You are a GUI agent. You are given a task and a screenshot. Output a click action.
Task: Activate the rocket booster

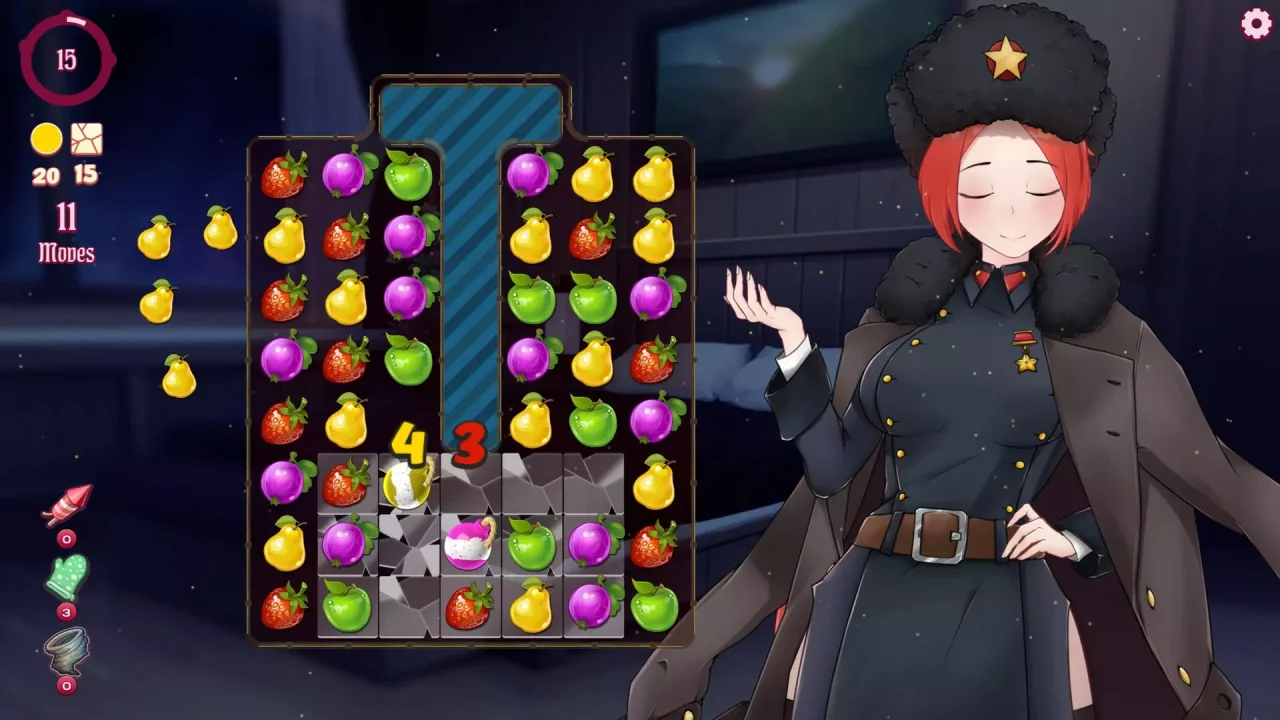[65, 505]
